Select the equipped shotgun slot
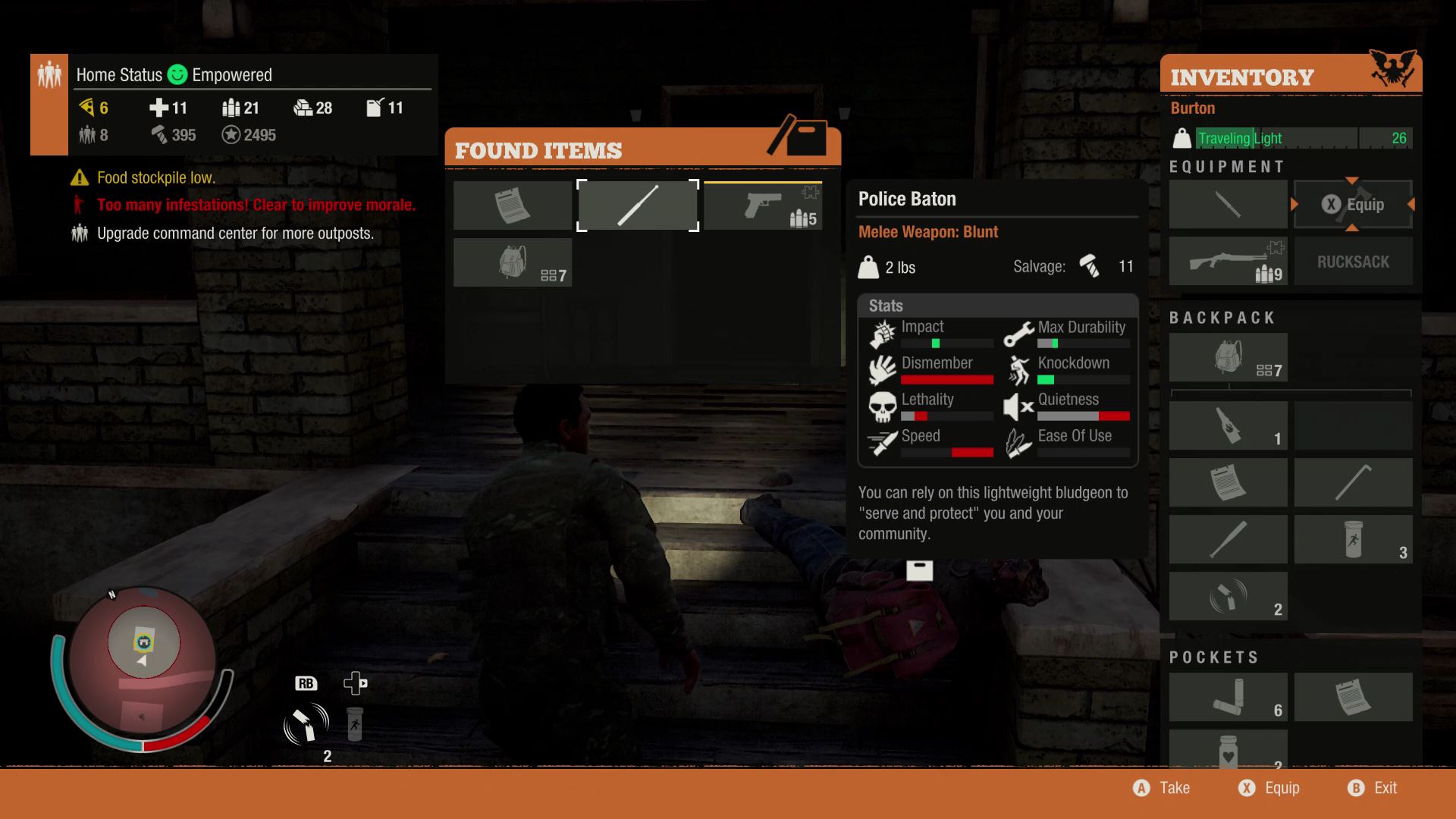1456x819 pixels. point(1228,262)
